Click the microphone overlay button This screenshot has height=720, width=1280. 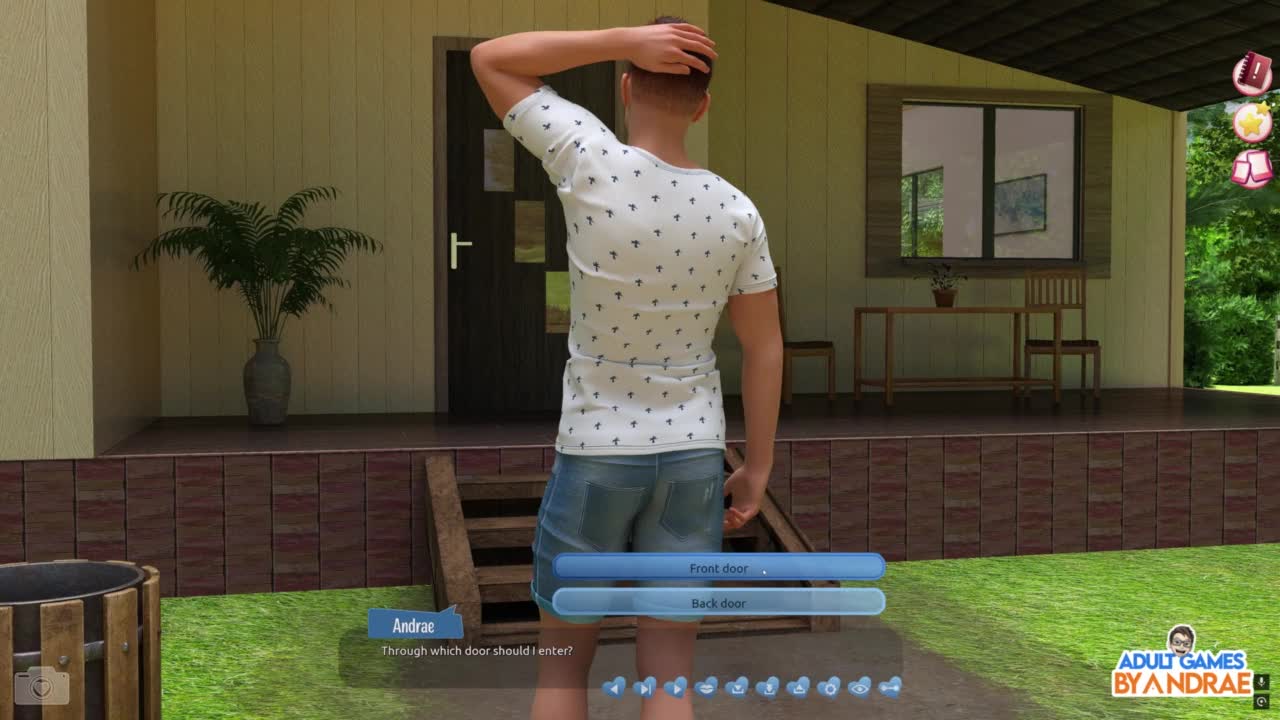pos(1262,682)
